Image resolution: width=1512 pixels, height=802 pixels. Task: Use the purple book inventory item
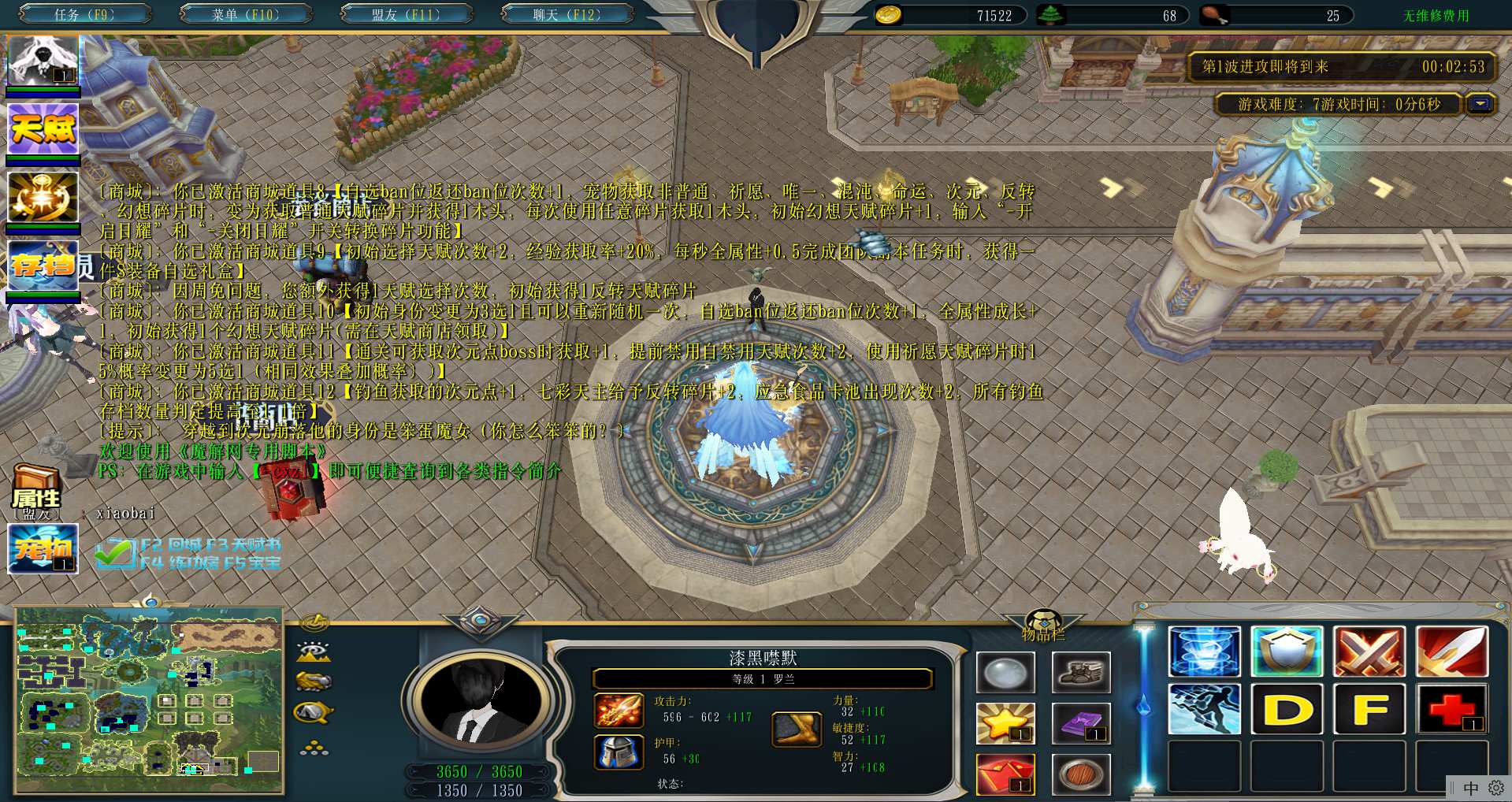point(1081,723)
